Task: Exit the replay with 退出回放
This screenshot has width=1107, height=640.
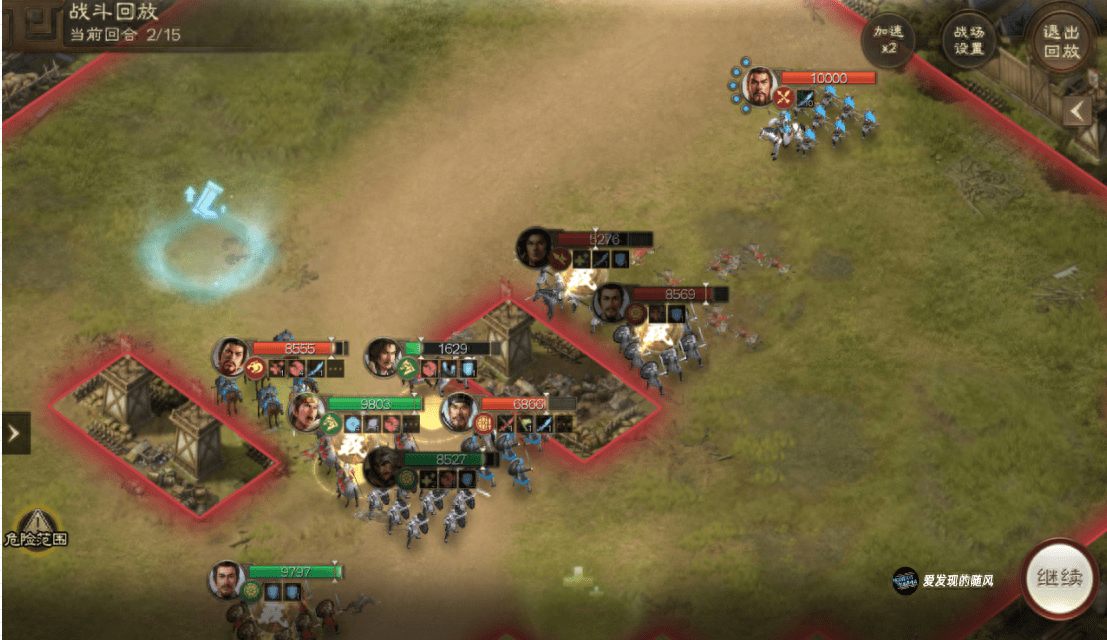Action: coord(1063,40)
